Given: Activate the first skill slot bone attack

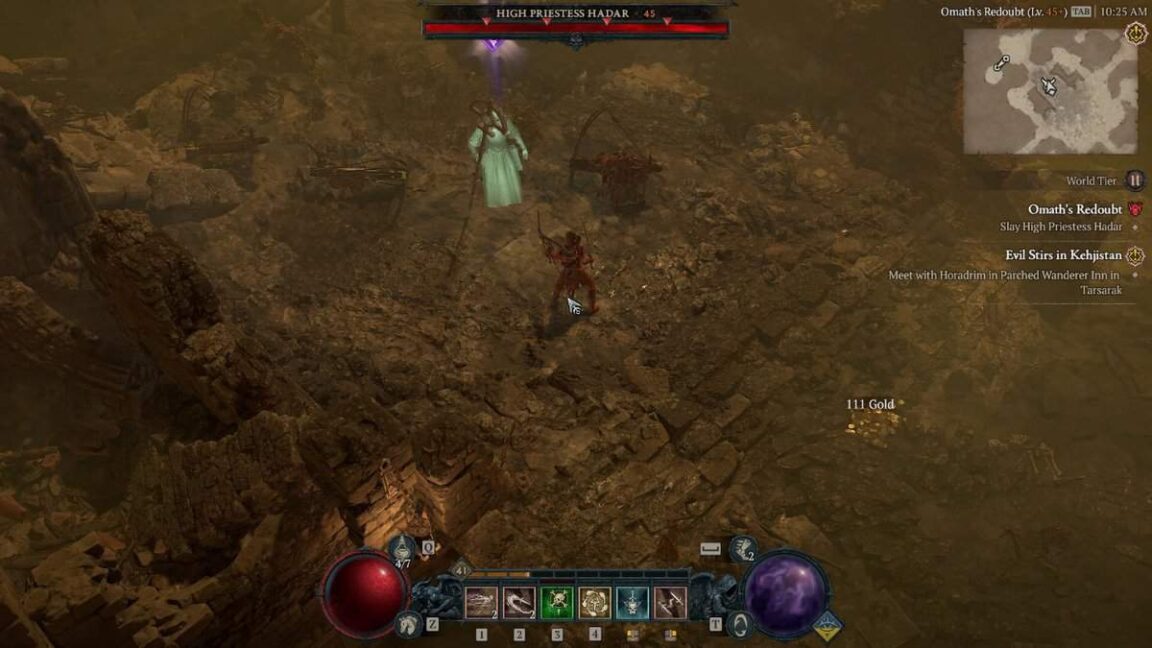Looking at the screenshot, I should coord(481,603).
